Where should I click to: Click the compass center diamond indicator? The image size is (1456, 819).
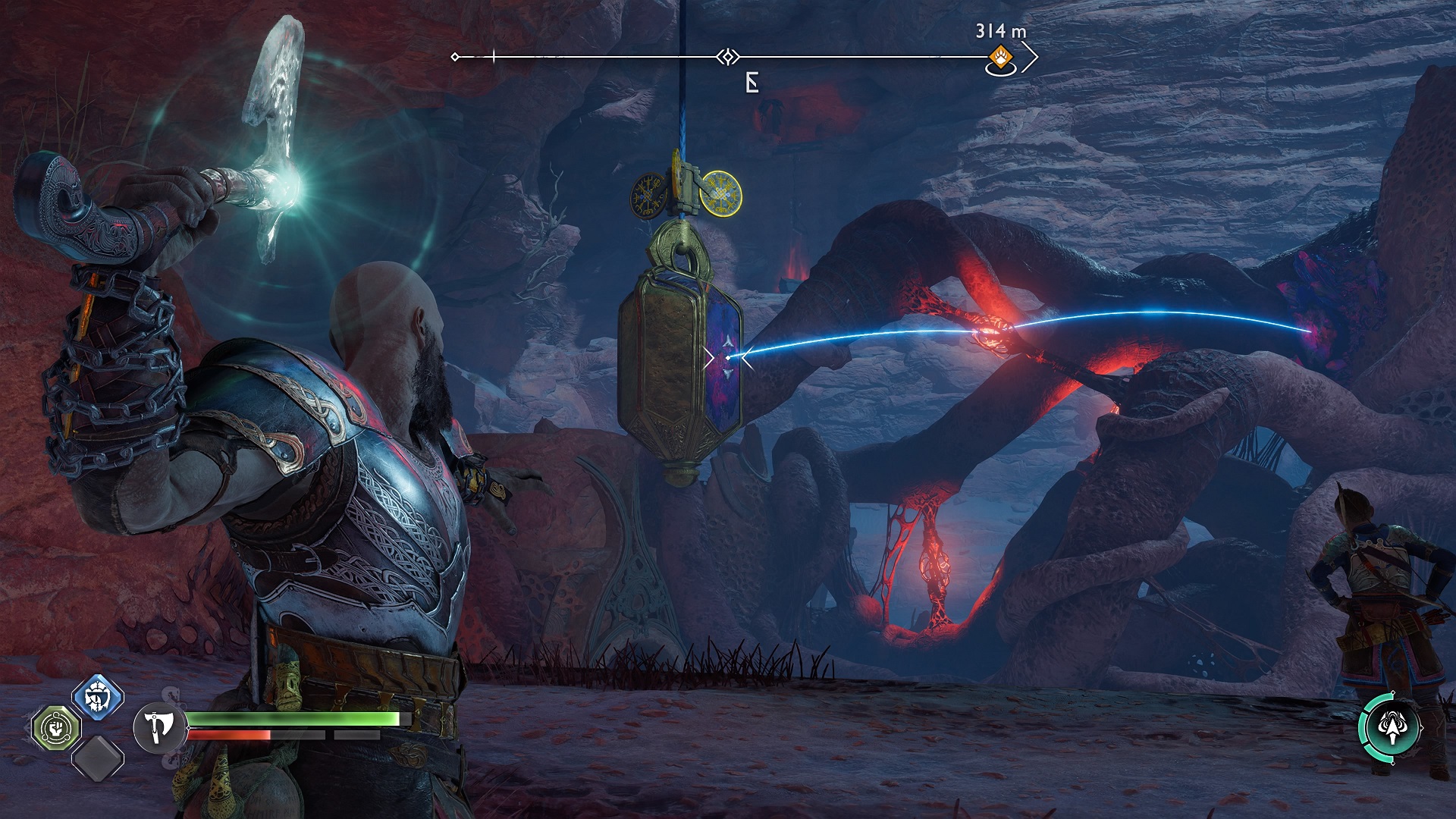[x=728, y=57]
